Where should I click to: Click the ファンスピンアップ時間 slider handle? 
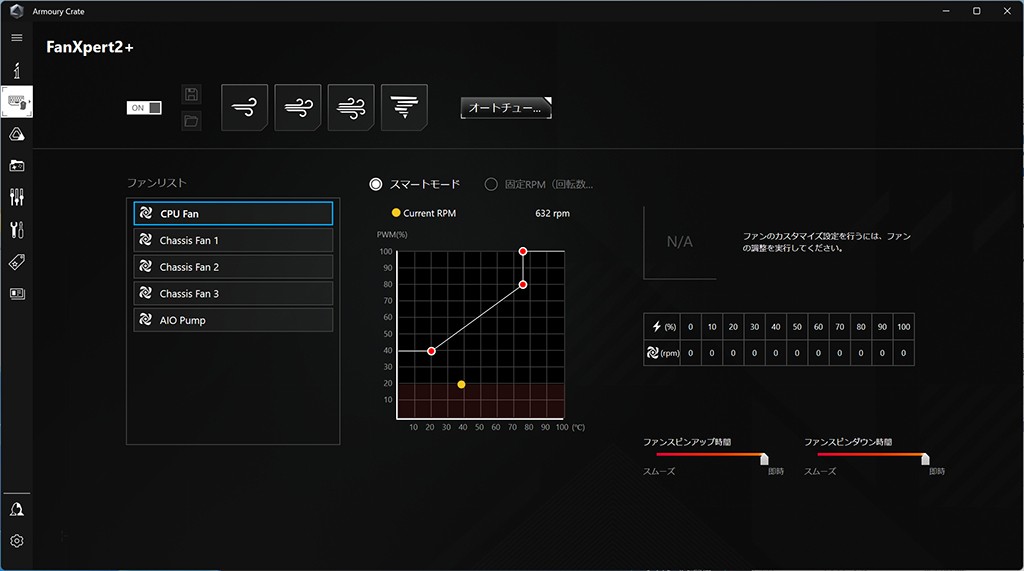(x=764, y=459)
